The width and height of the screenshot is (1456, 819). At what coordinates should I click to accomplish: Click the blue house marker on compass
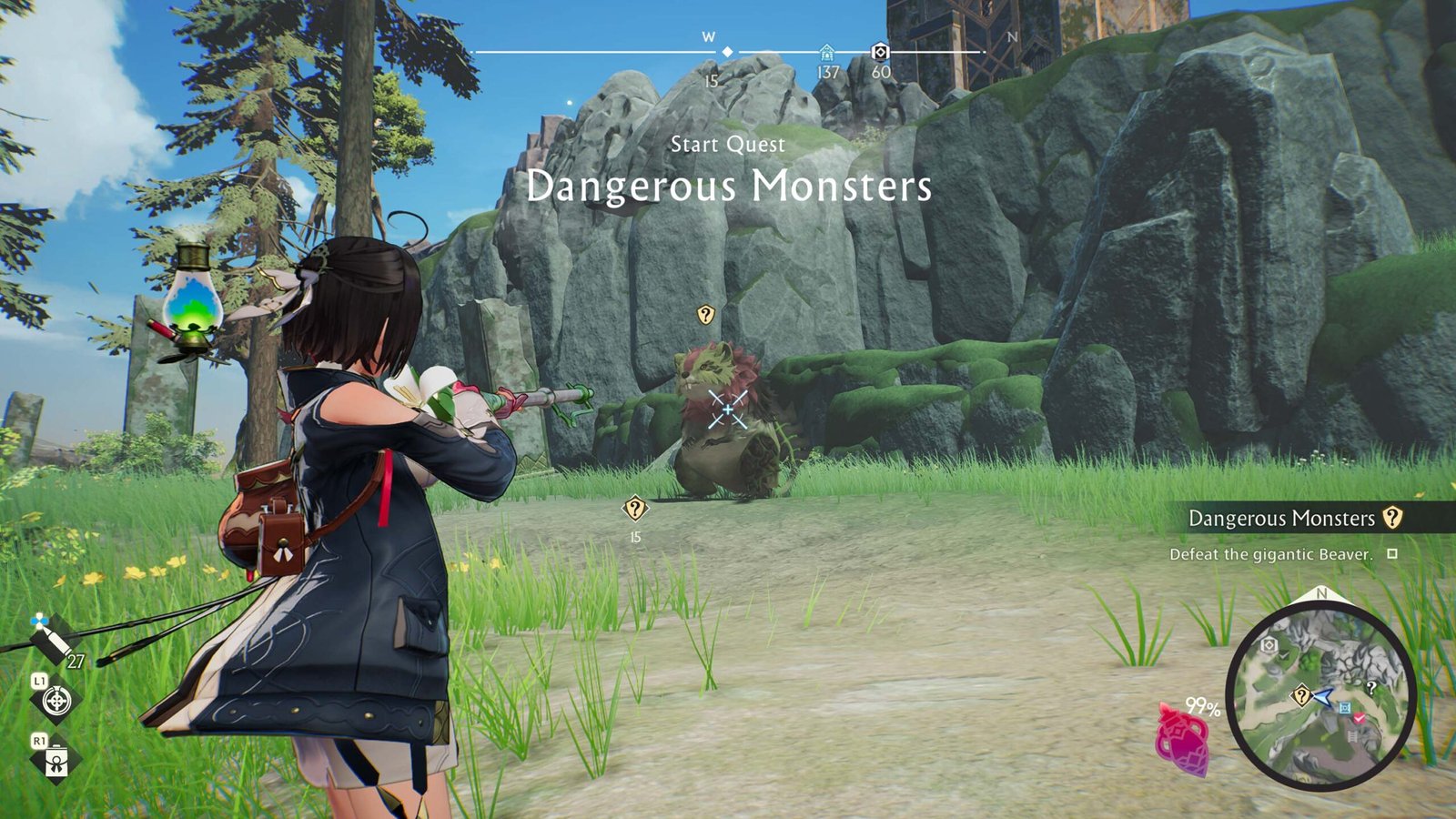tap(826, 52)
